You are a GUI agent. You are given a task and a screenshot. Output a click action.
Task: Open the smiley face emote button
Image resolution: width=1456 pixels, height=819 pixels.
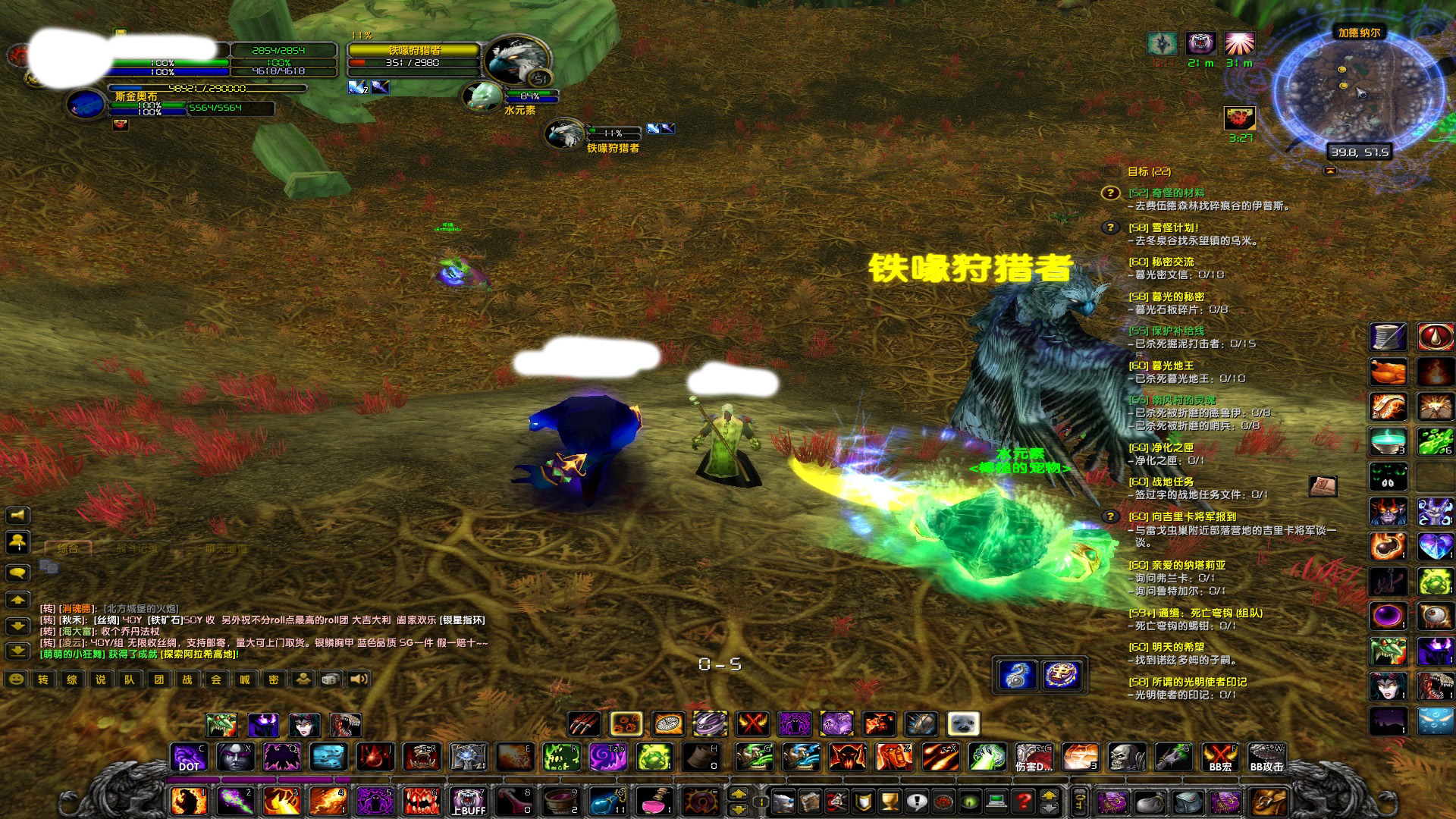tap(15, 679)
